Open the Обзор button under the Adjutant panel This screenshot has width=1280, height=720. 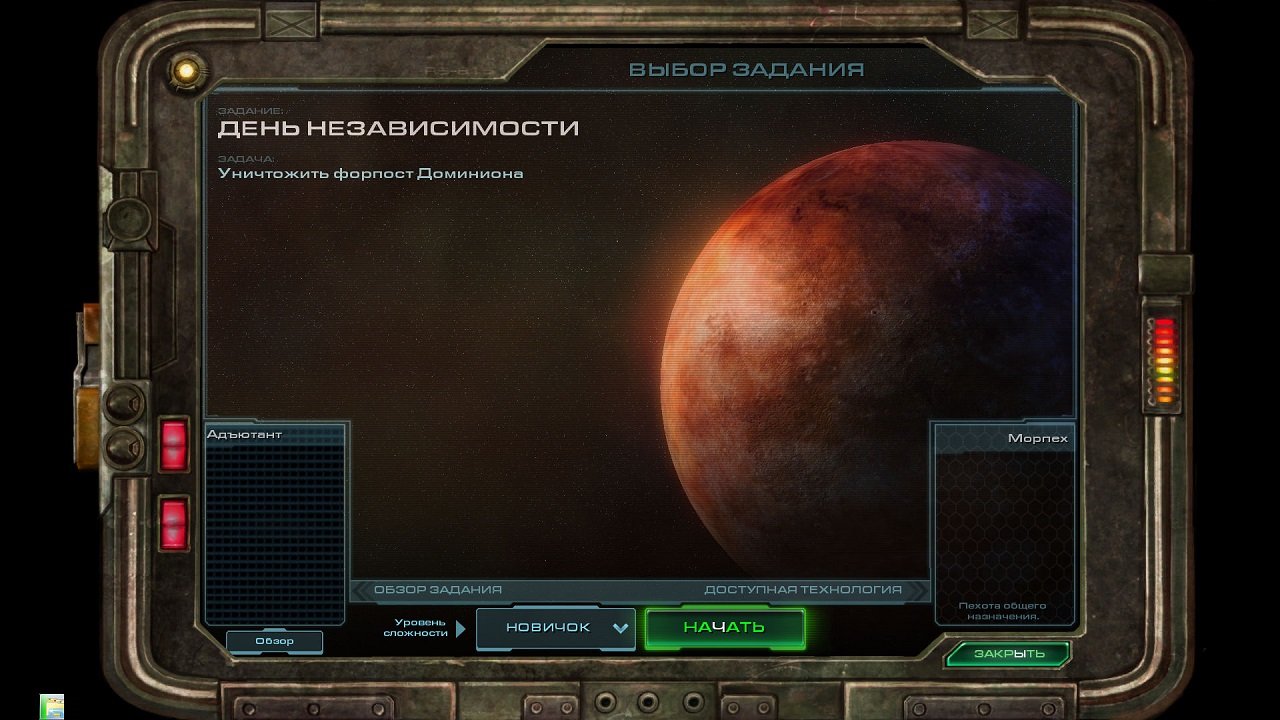tap(276, 641)
